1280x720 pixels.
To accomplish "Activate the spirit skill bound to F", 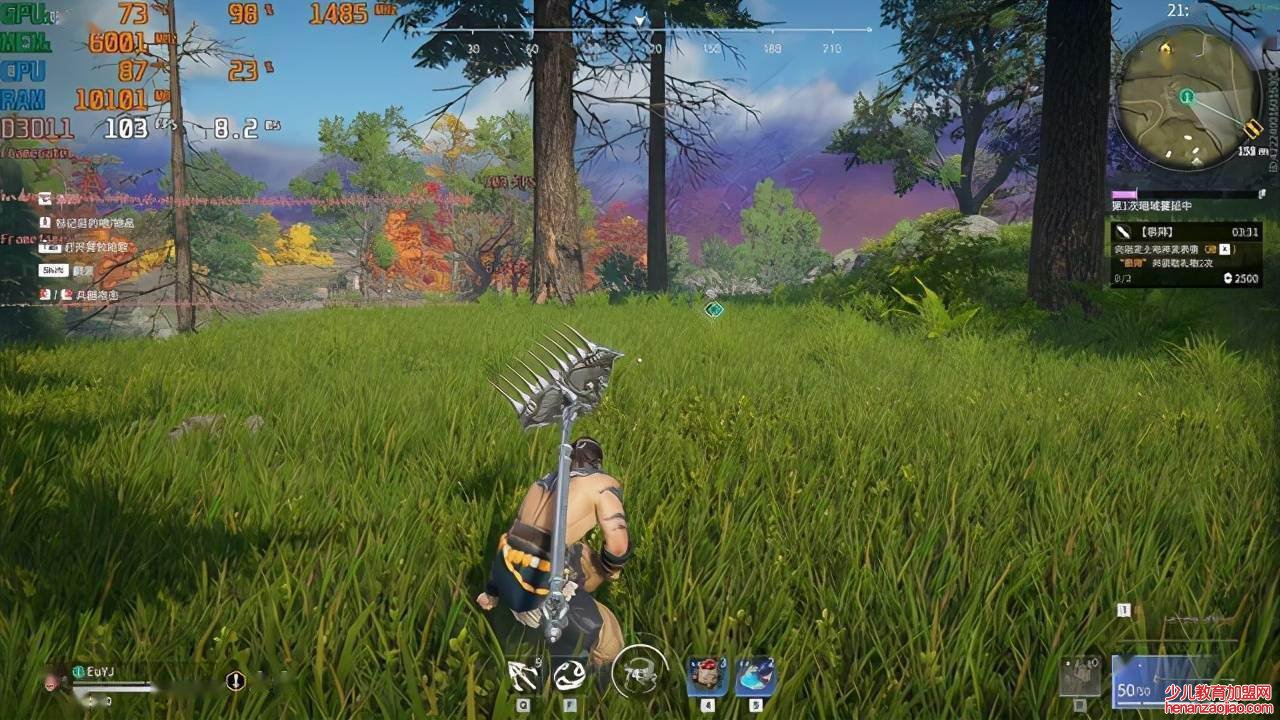I will (570, 675).
